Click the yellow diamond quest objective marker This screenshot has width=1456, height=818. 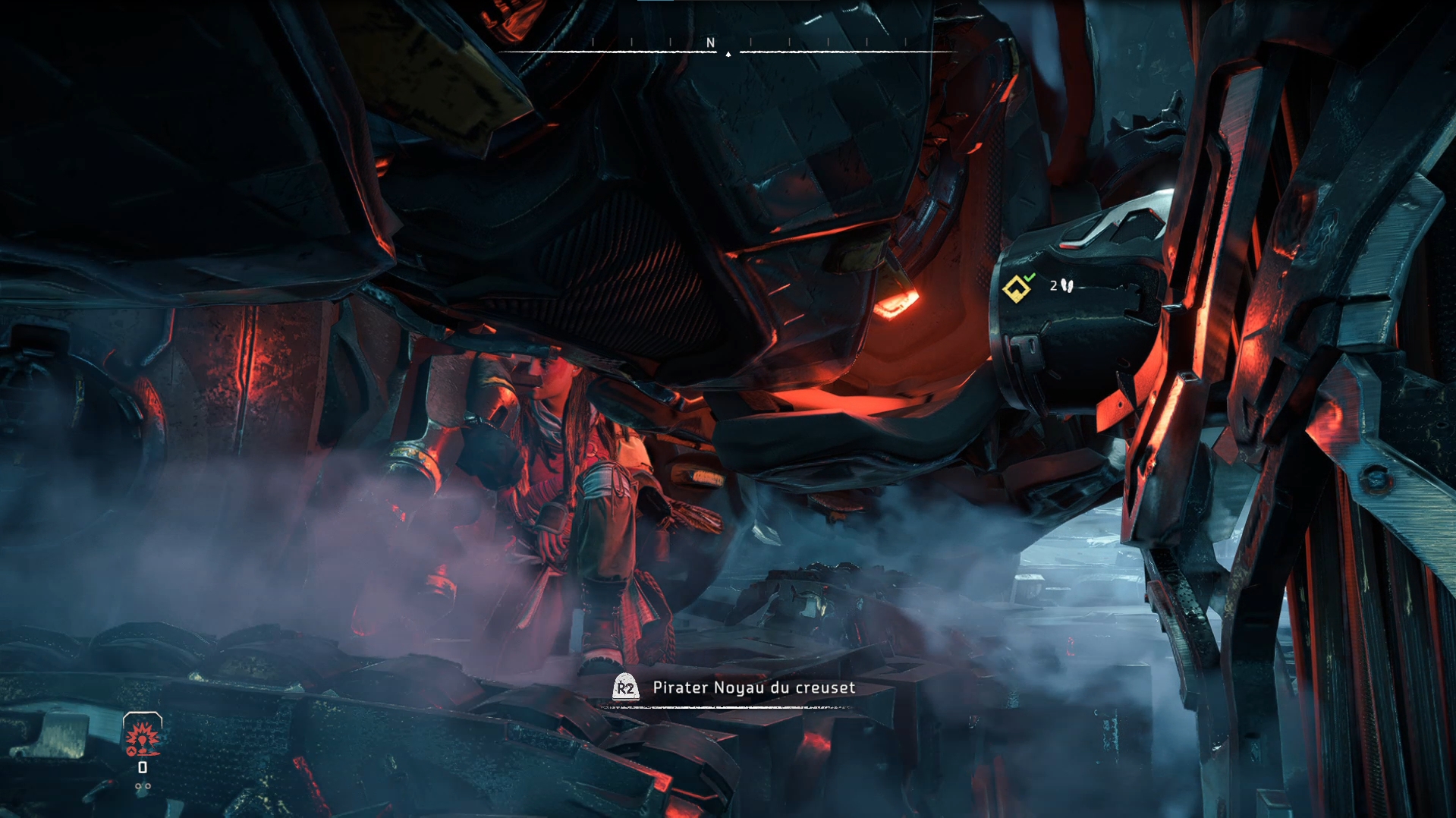[x=1015, y=288]
